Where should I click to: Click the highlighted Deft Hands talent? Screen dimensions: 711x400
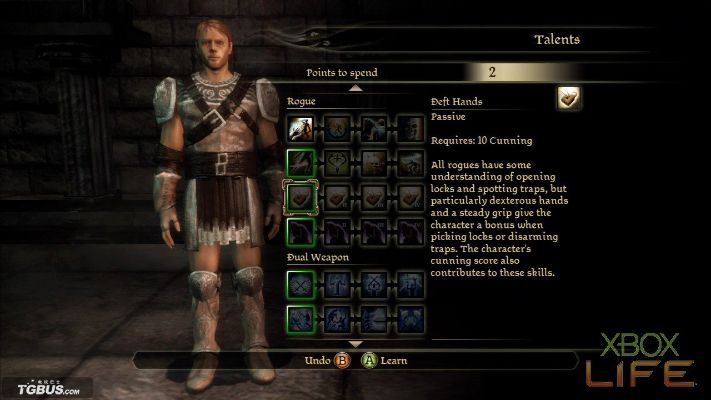(301, 197)
